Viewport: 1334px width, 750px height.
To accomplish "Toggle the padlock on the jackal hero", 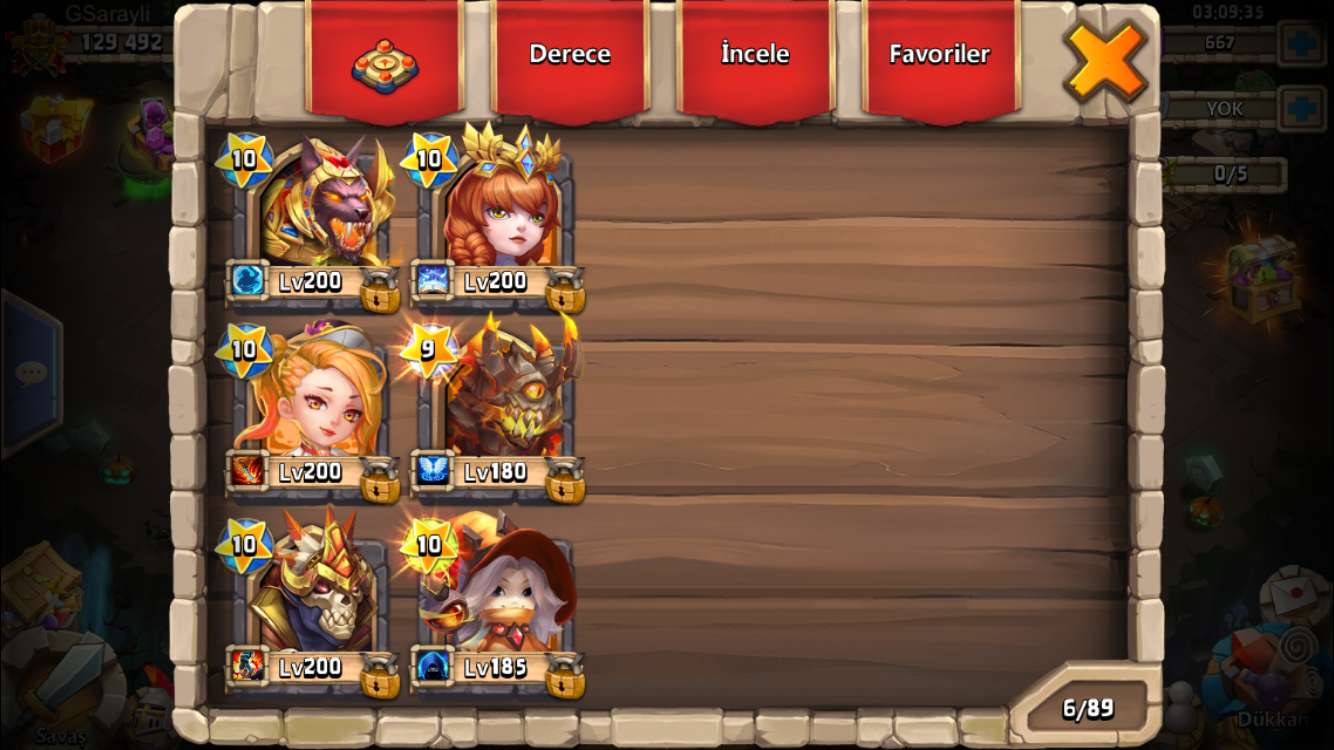I will pos(380,290).
